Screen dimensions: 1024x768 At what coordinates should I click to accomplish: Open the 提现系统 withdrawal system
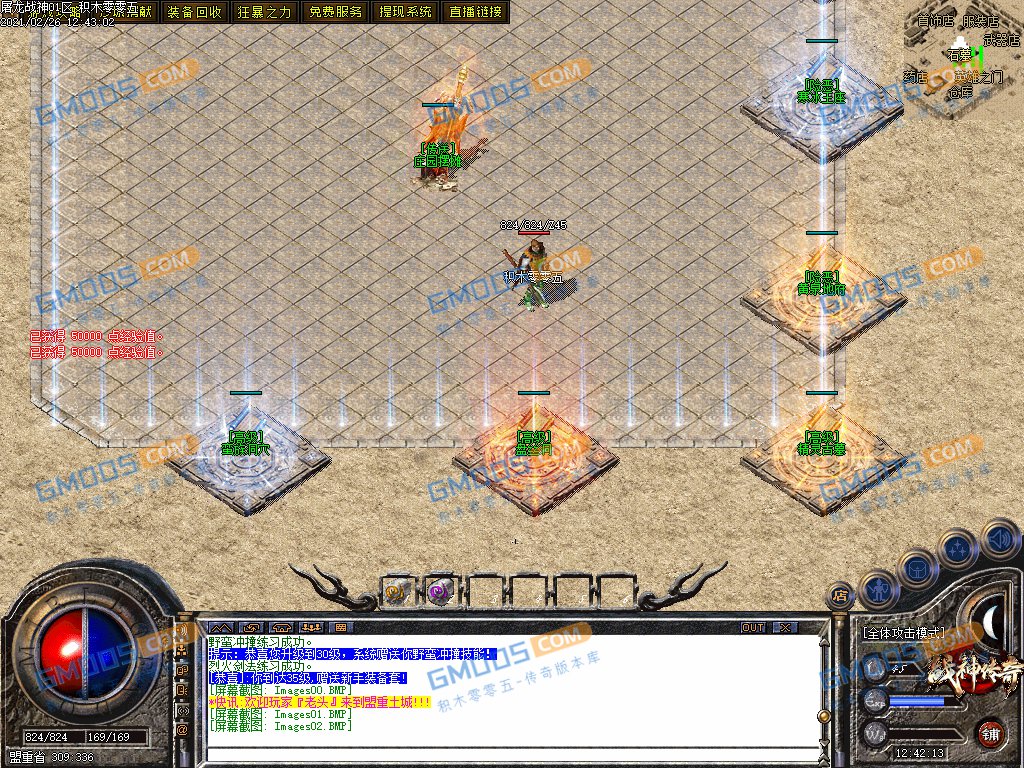[406, 12]
